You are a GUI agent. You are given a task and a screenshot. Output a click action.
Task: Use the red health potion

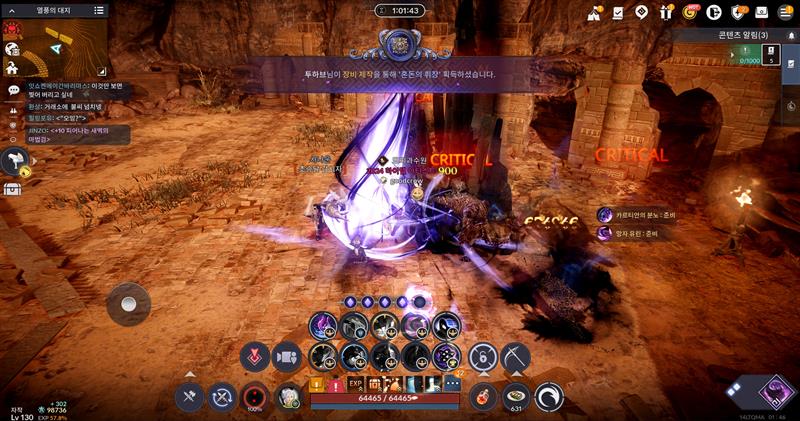(x=483, y=396)
